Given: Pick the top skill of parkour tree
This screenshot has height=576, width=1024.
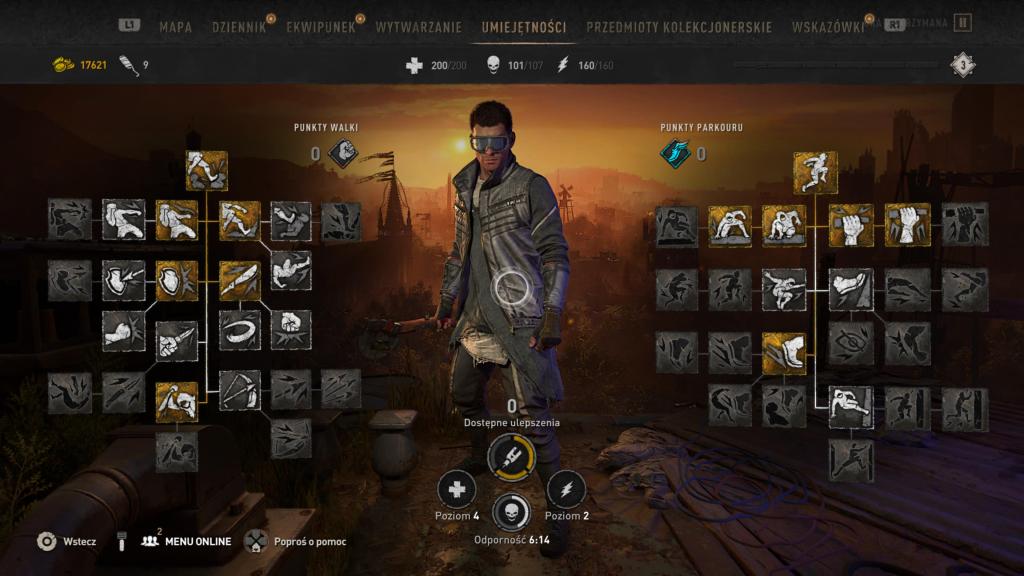Looking at the screenshot, I should (x=815, y=172).
